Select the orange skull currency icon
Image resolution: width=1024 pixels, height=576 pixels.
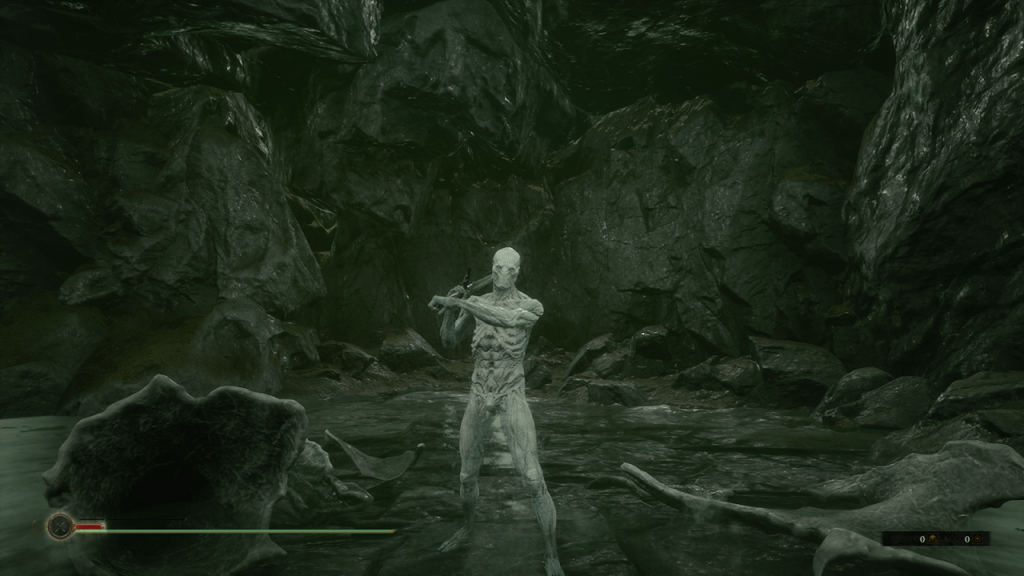click(x=933, y=538)
